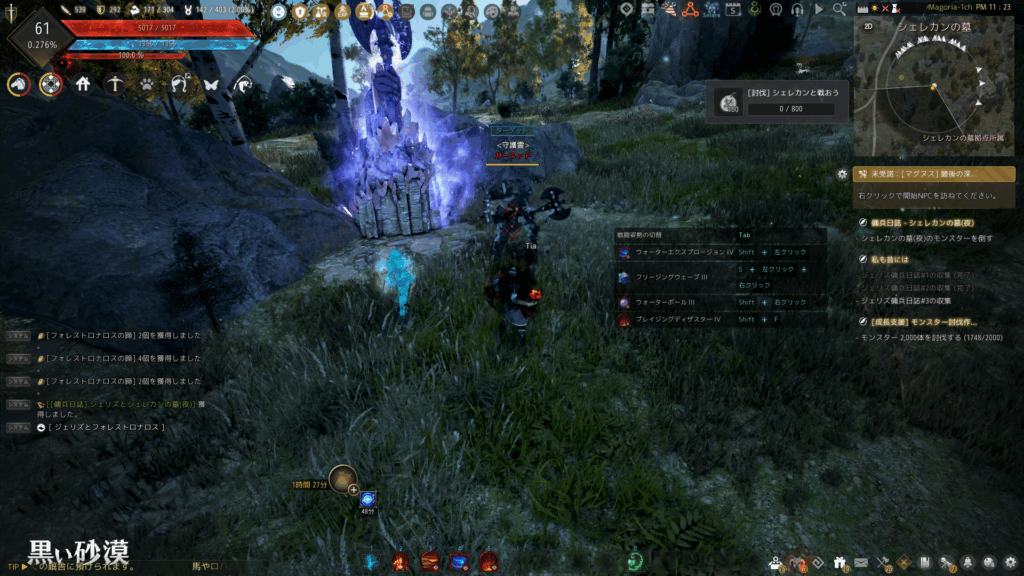
Task: Open the pickaxe gathering icon
Action: click(x=116, y=85)
